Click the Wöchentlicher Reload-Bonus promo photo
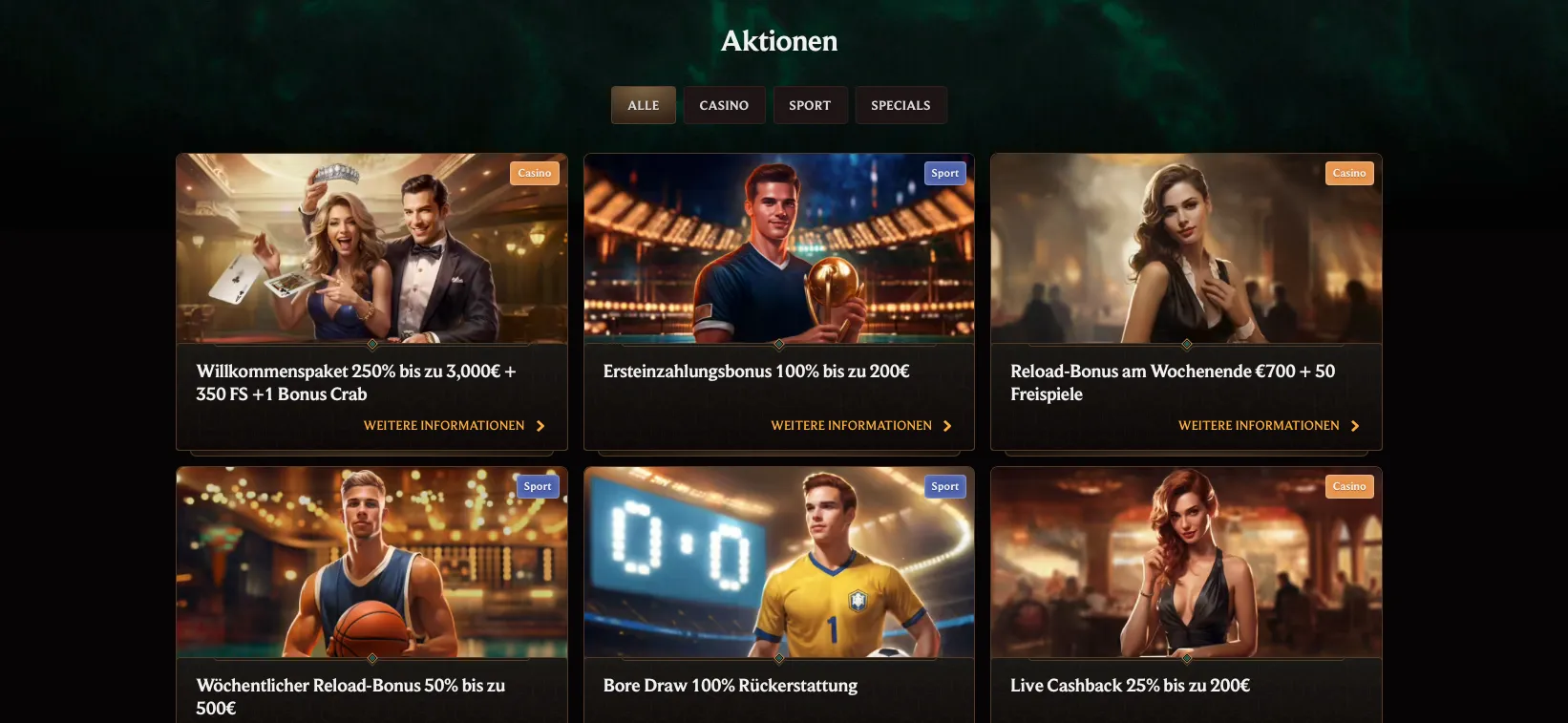The height and width of the screenshot is (723, 1568). (371, 563)
